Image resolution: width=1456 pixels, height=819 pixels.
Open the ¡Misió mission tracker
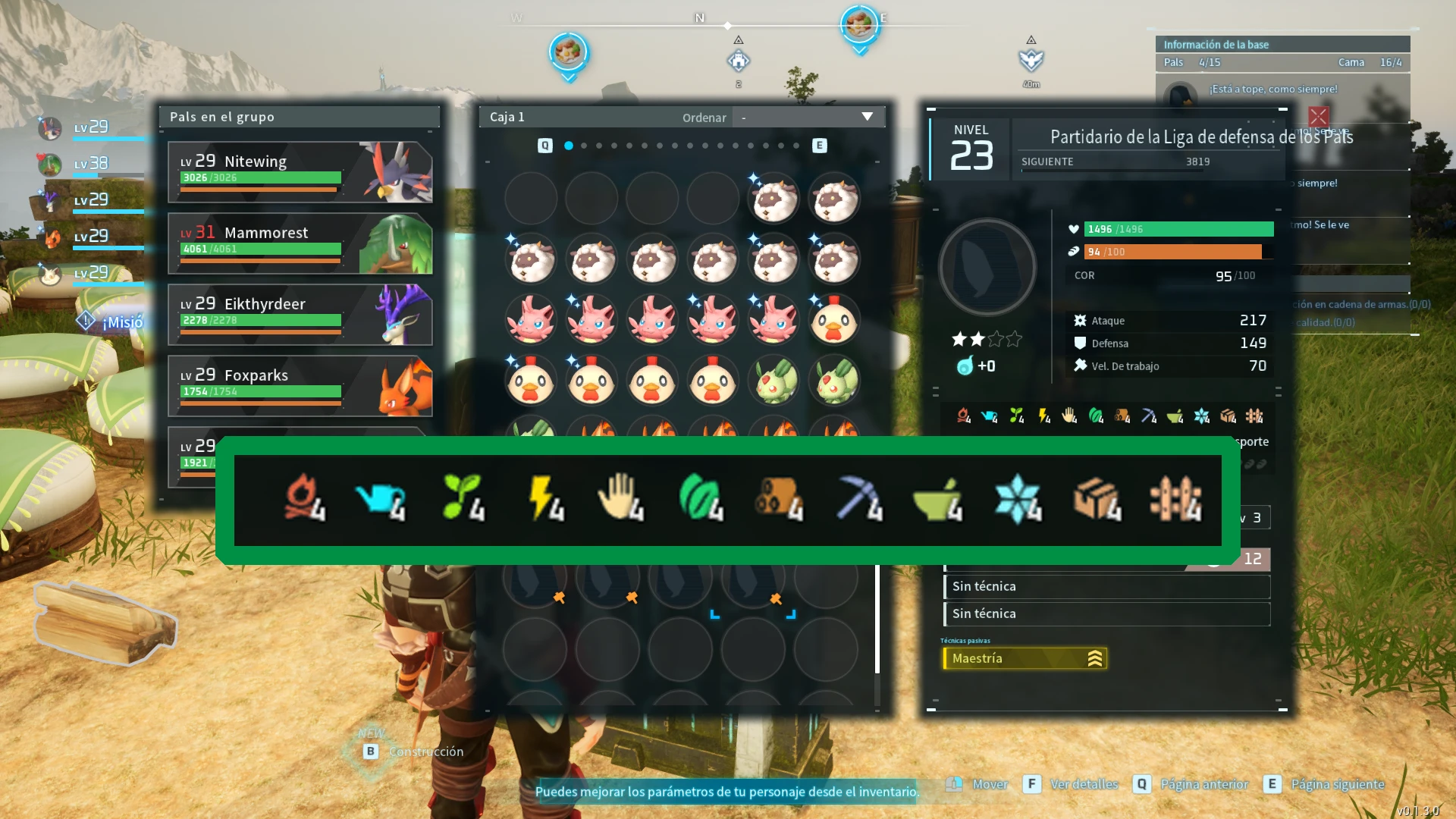(114, 322)
